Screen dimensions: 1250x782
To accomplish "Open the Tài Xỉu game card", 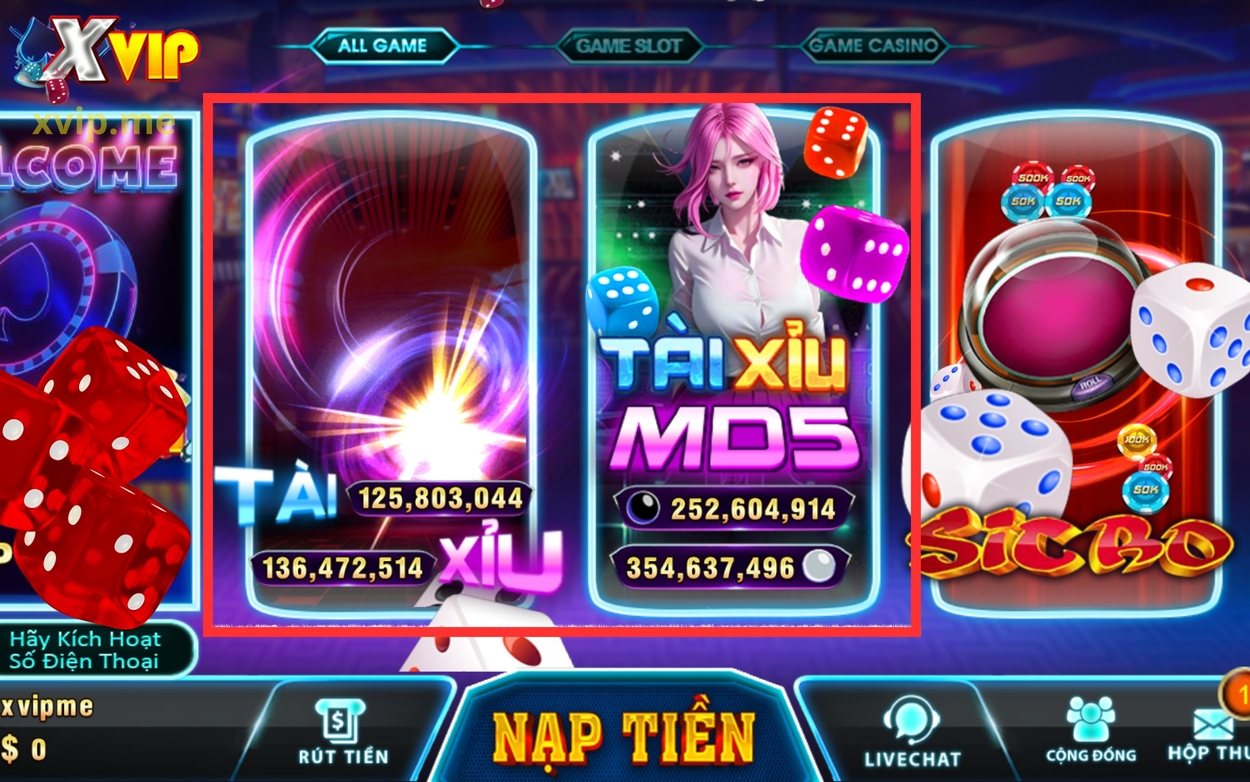I will 391,360.
